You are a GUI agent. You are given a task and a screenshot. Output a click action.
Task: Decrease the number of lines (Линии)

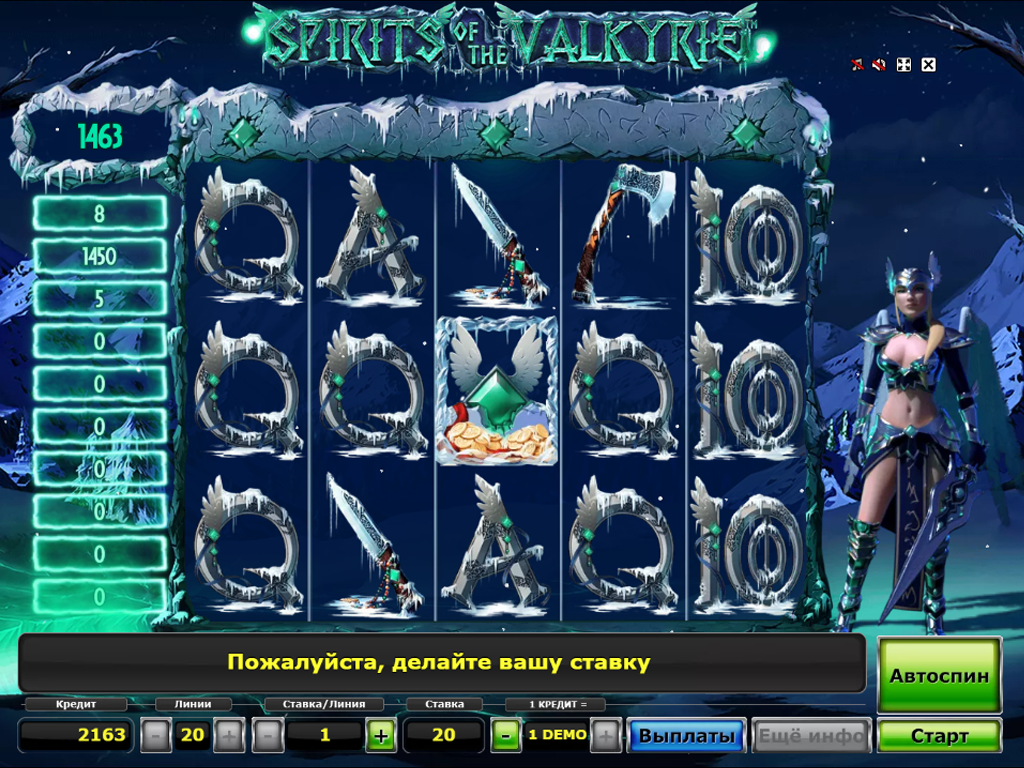point(155,736)
